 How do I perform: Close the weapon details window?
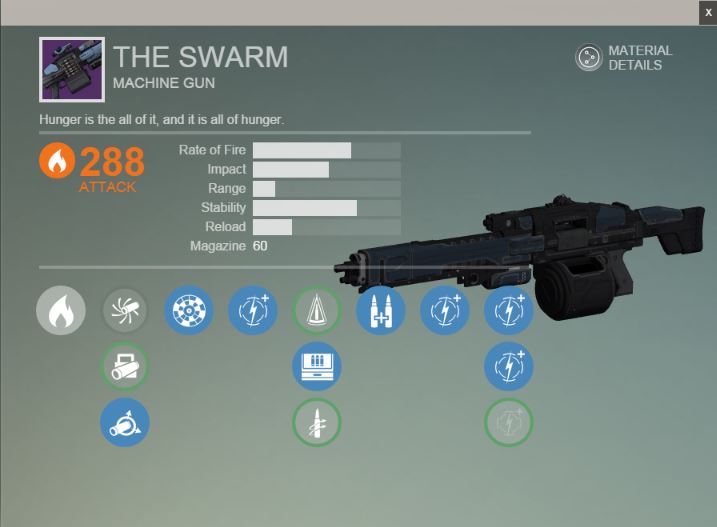[x=707, y=12]
